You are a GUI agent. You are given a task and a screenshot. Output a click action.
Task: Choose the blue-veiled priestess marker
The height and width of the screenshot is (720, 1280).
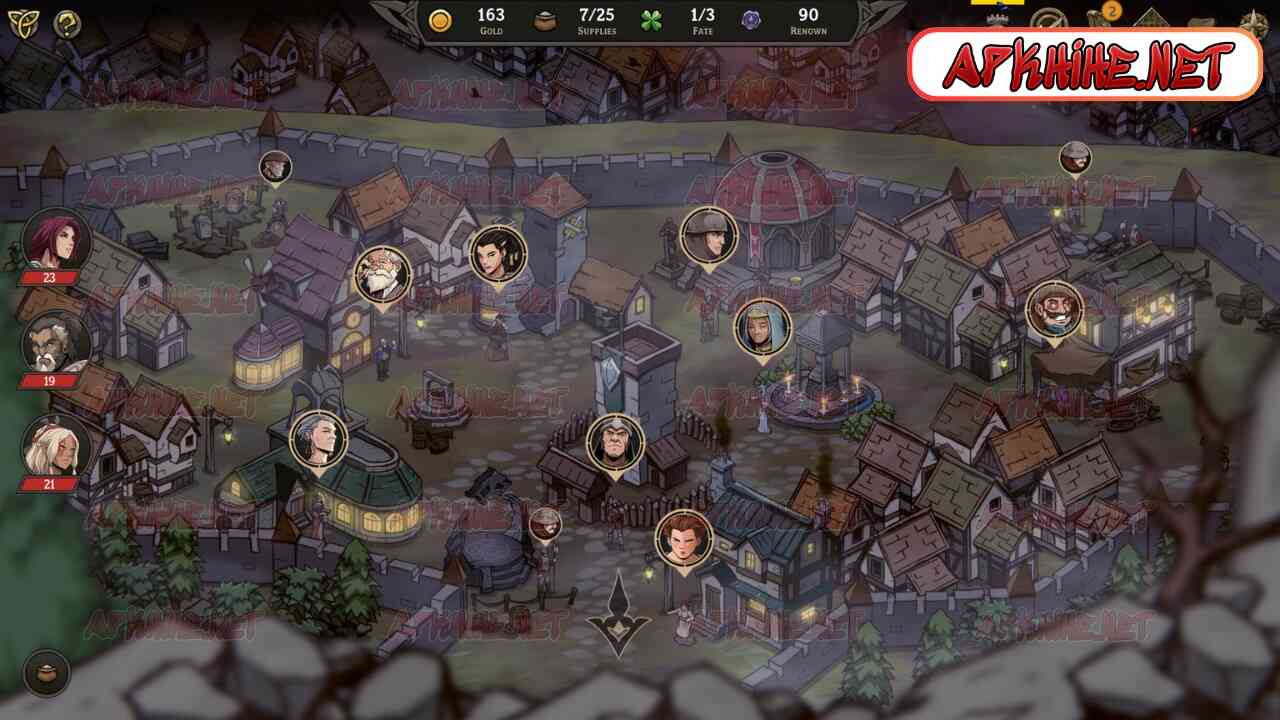pos(763,328)
